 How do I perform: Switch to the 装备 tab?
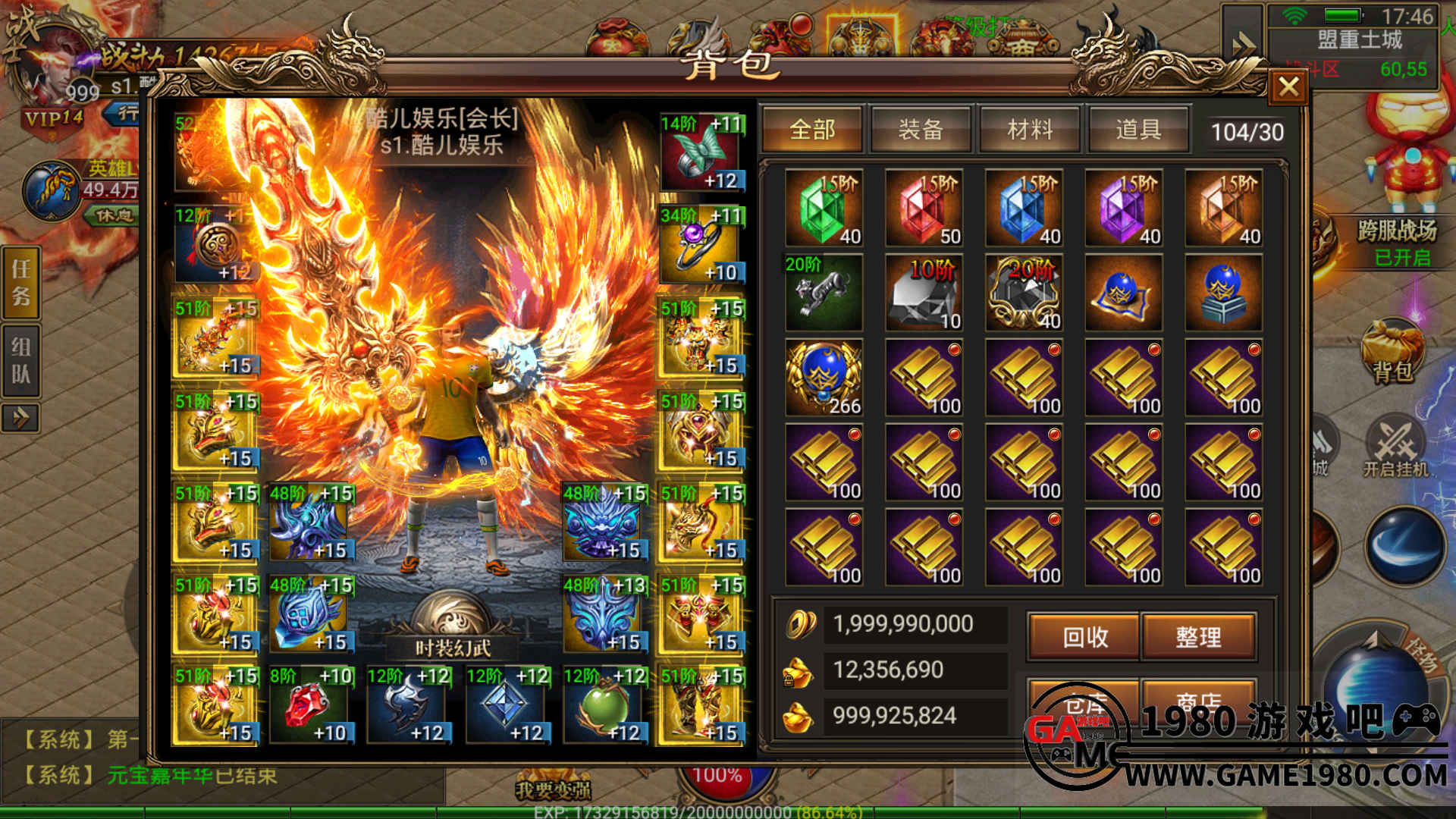click(921, 130)
